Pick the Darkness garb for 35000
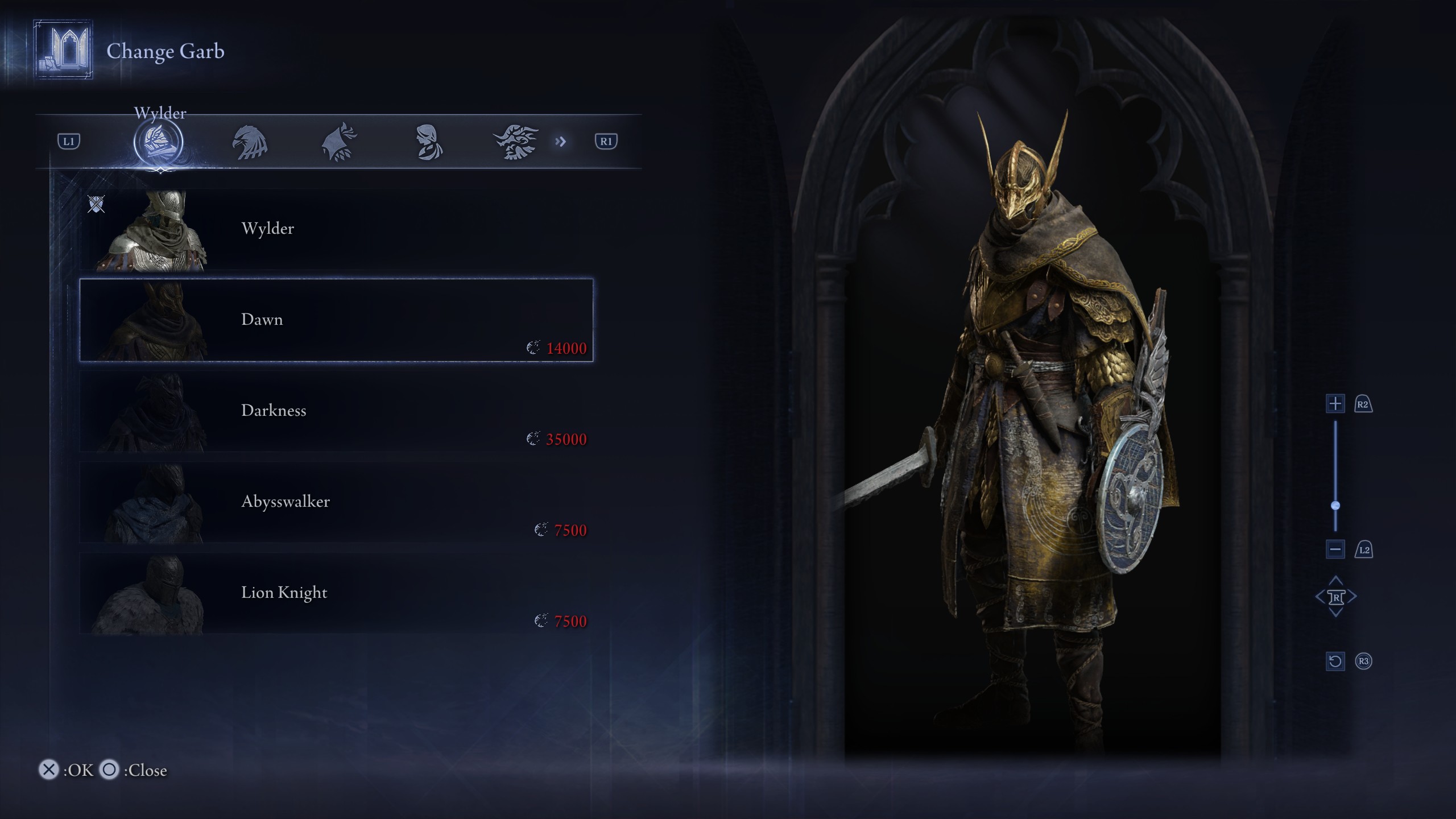Viewport: 1456px width, 819px height. [x=336, y=411]
